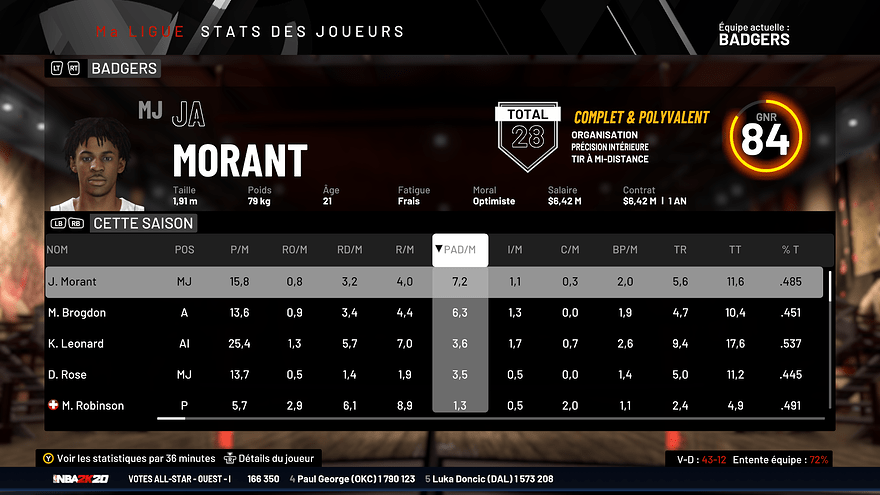Sort players by BP/M
This screenshot has height=495, width=880.
[625, 249]
